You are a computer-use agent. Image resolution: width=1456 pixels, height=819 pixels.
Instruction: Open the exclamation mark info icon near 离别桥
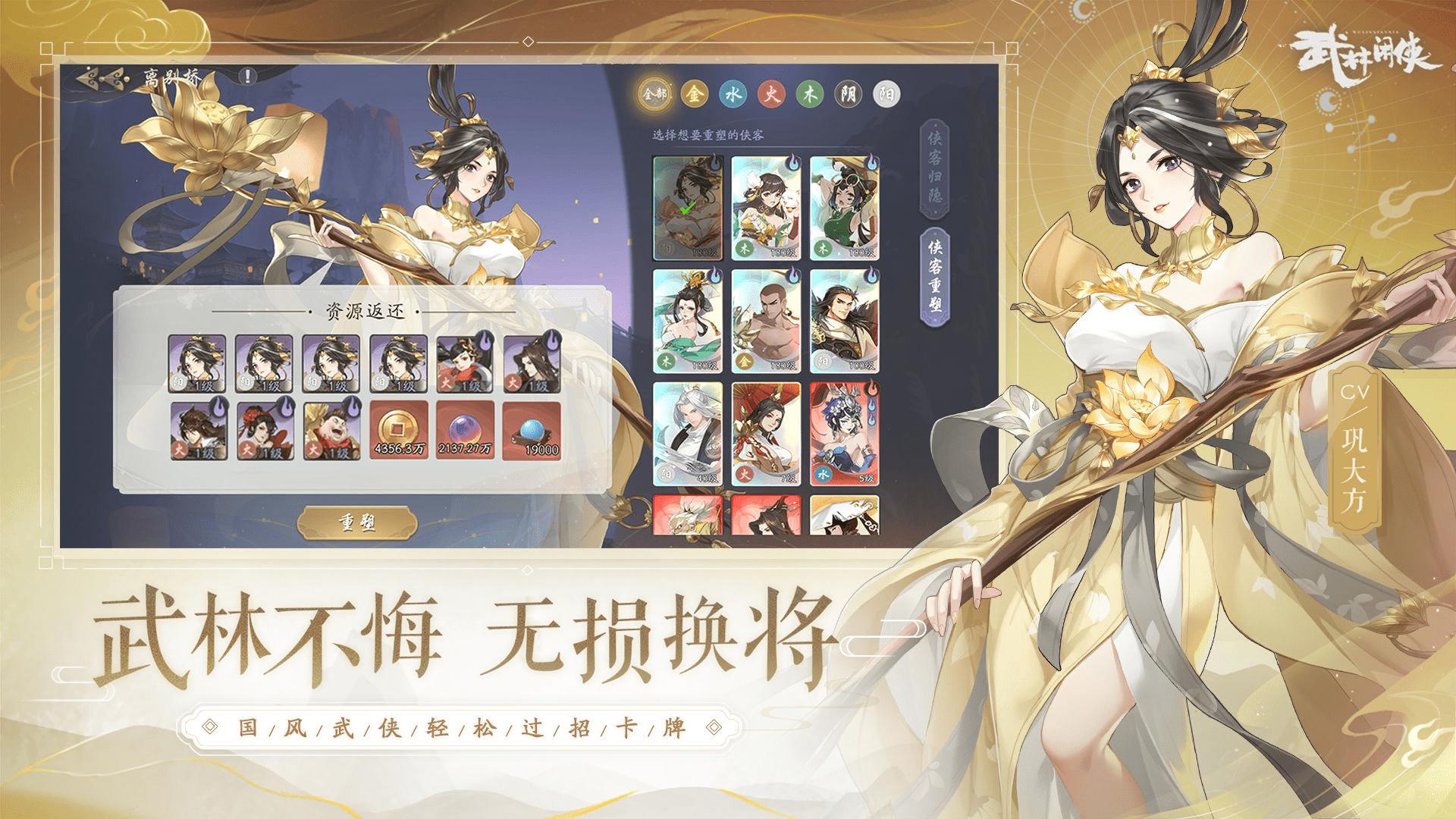[246, 77]
